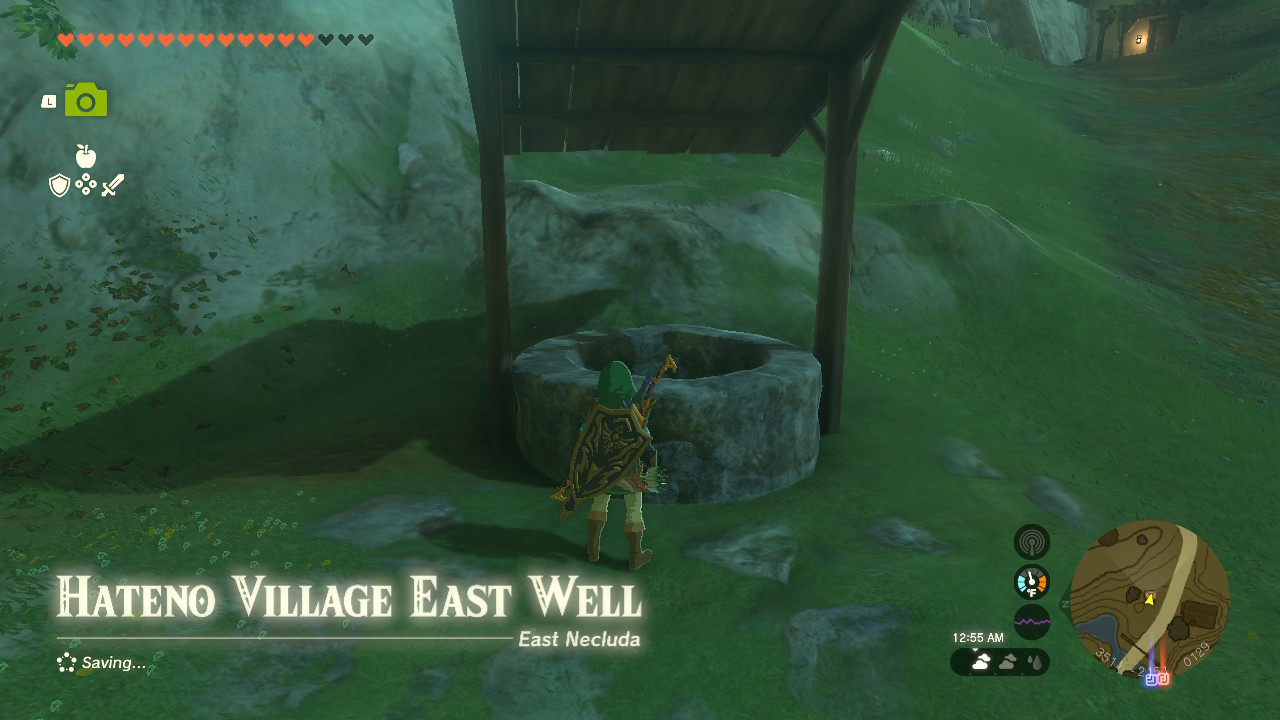Select the purple noise meter indicator
The width and height of the screenshot is (1280, 720).
[x=1031, y=622]
